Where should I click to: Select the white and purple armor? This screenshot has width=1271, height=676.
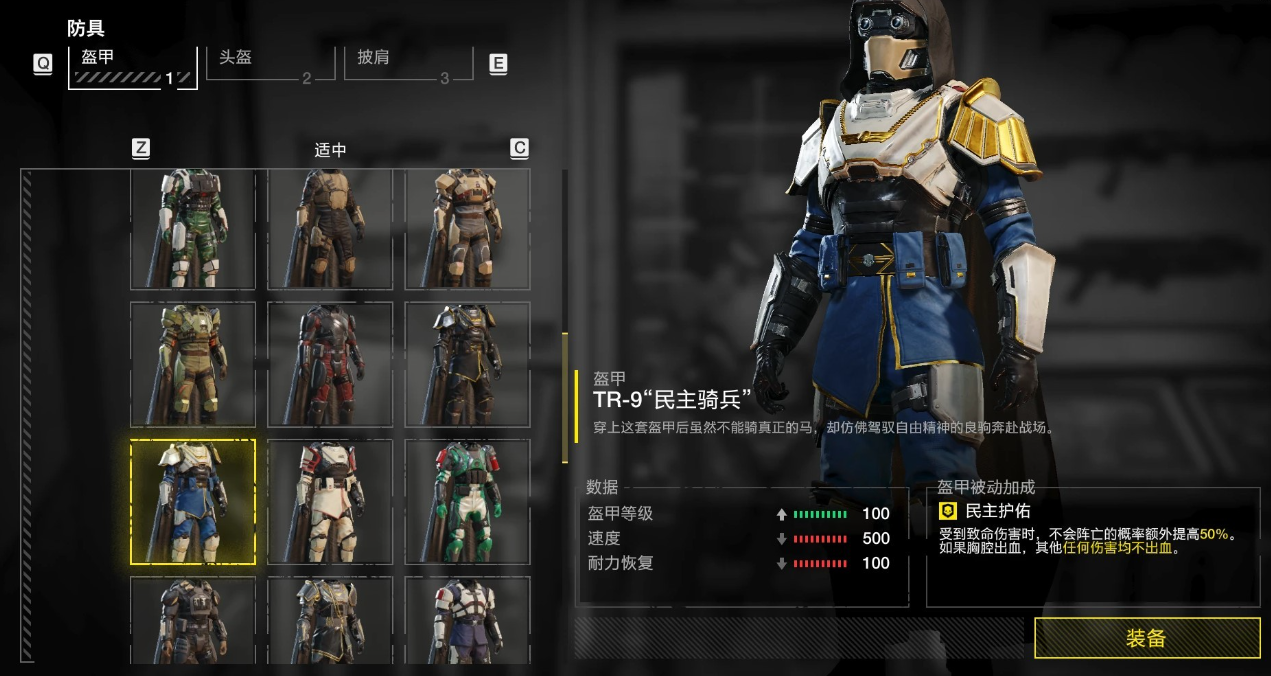(x=467, y=620)
